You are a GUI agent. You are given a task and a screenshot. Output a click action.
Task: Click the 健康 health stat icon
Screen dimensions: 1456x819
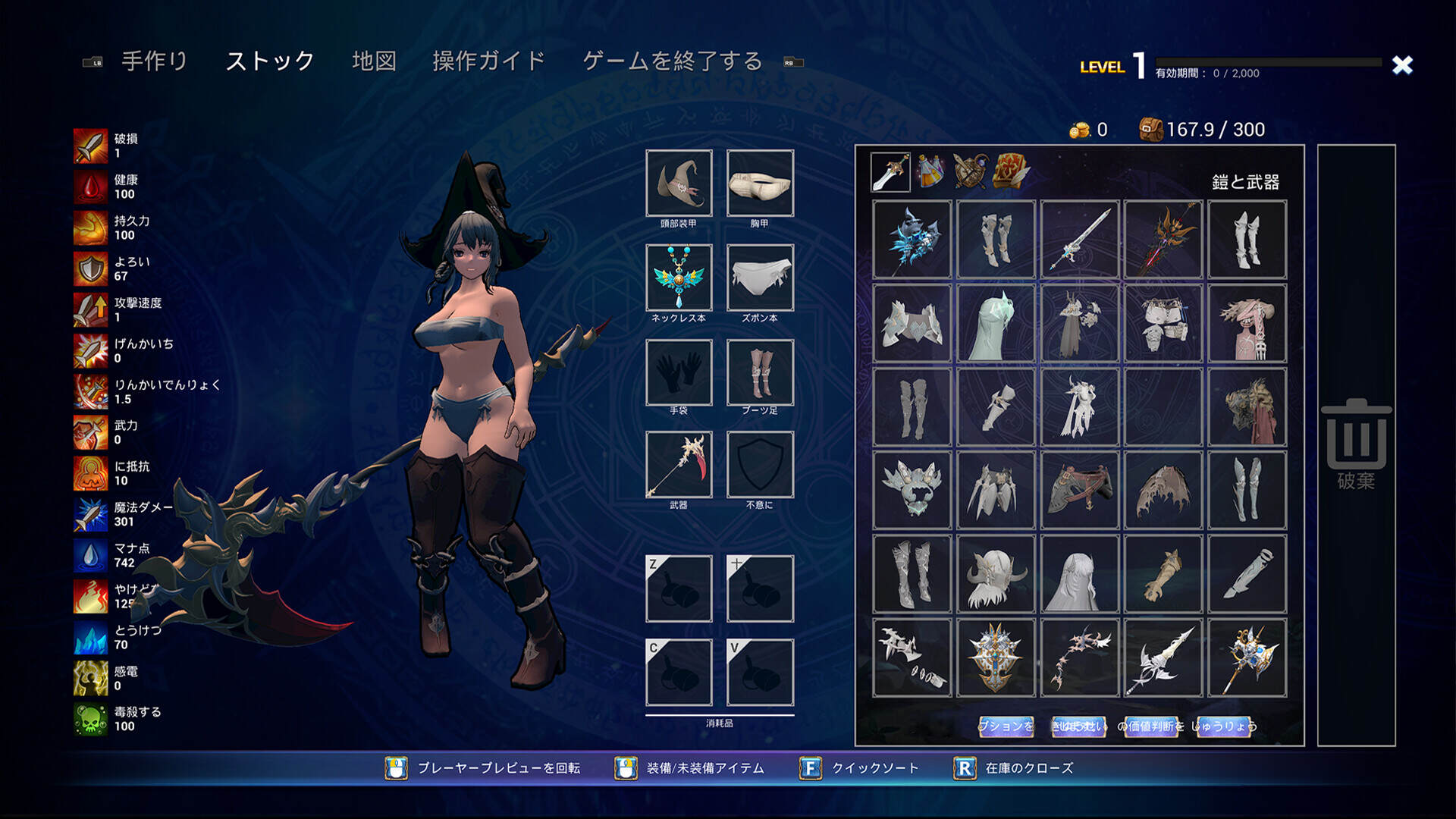(89, 187)
